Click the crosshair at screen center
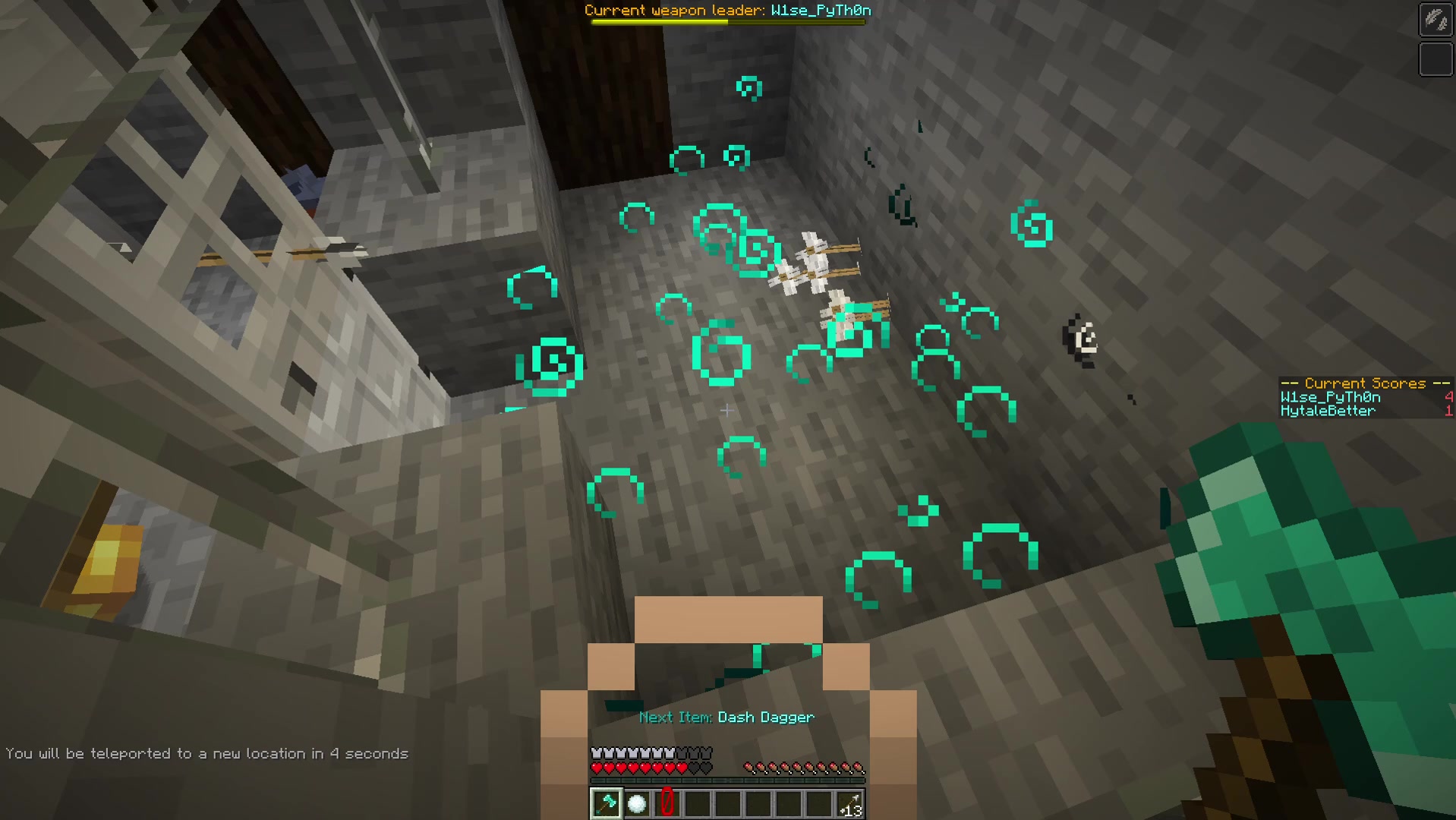1456x820 pixels. click(x=727, y=410)
